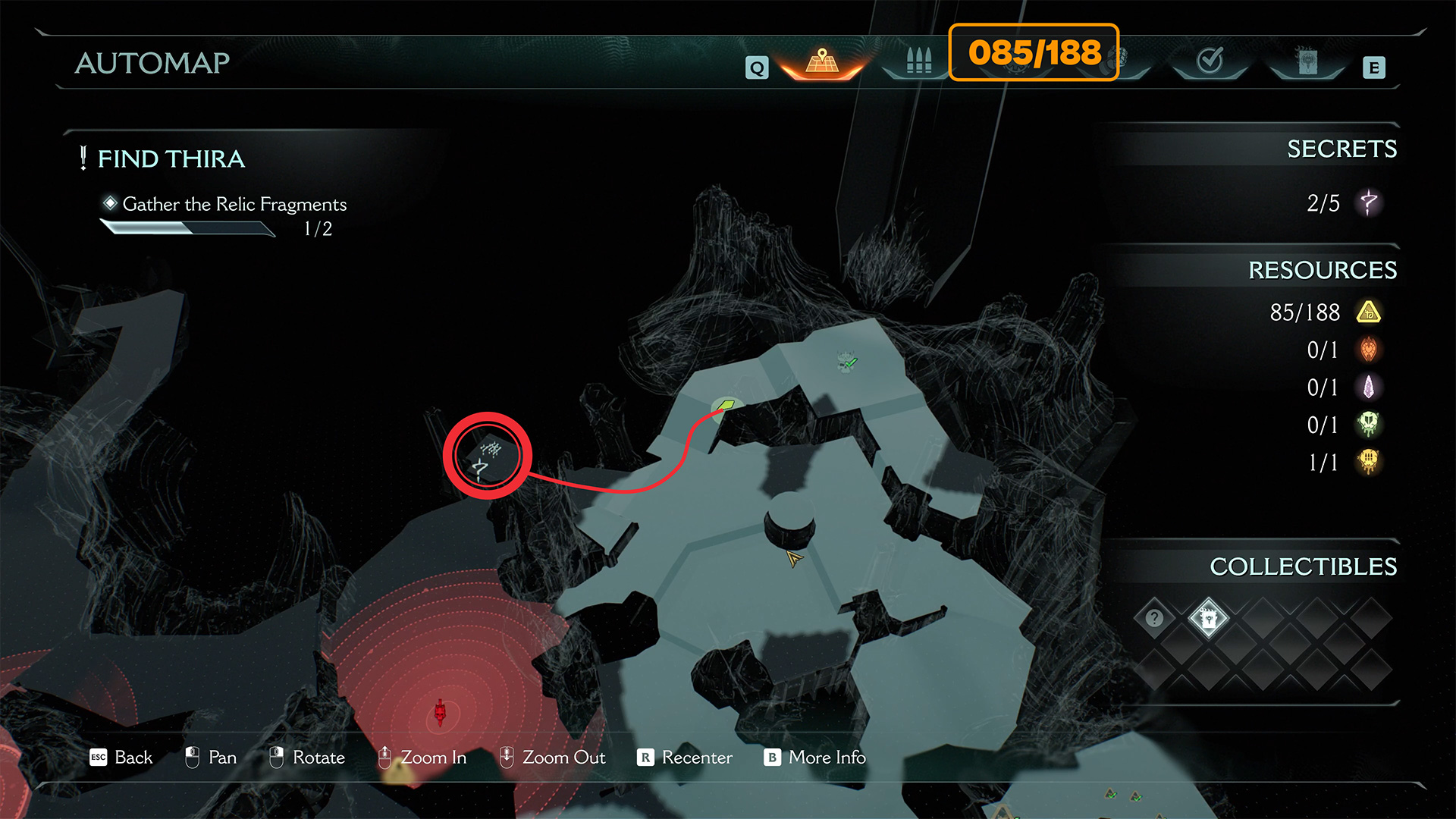1456x819 pixels.
Task: Select the red demon enemy marker
Action: 440,713
